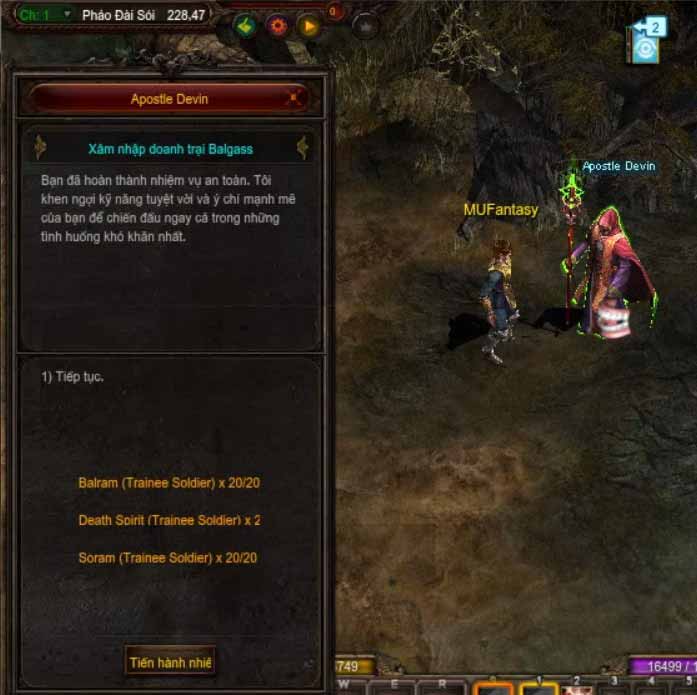
Task: Click the orange play arrow icon
Action: point(308,26)
